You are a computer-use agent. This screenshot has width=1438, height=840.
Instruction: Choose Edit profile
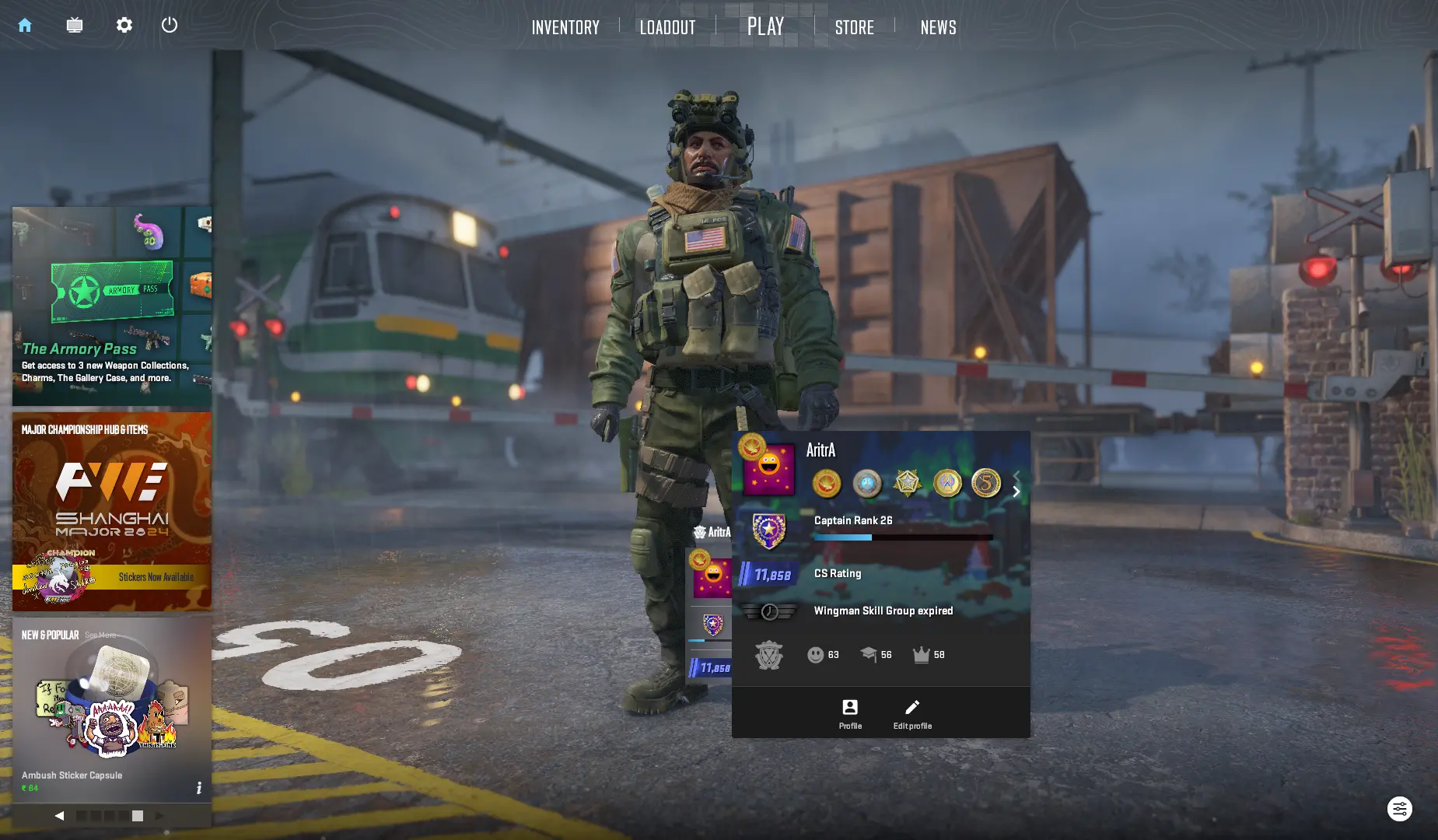pos(912,713)
